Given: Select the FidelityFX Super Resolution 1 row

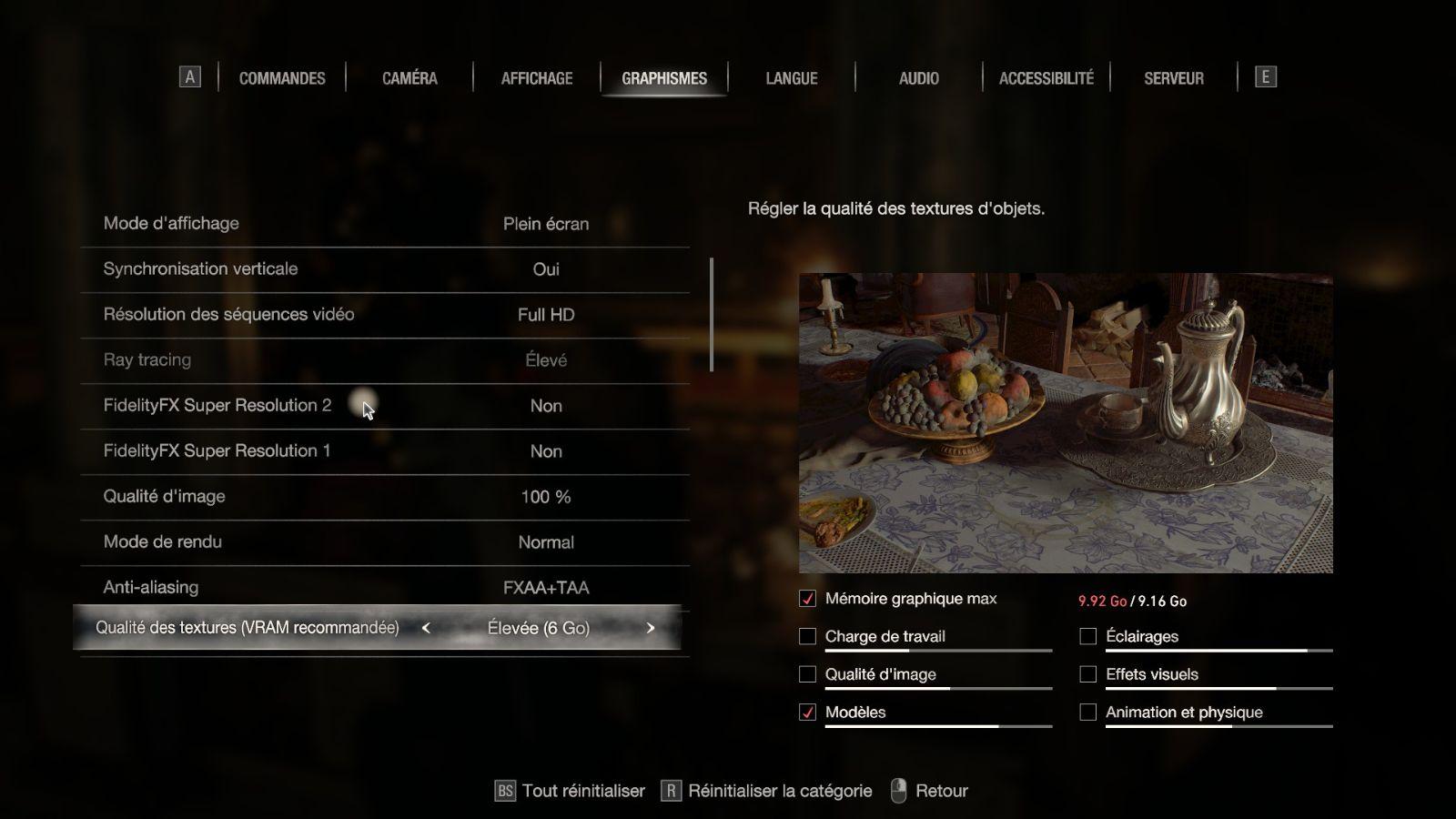Looking at the screenshot, I should [384, 451].
